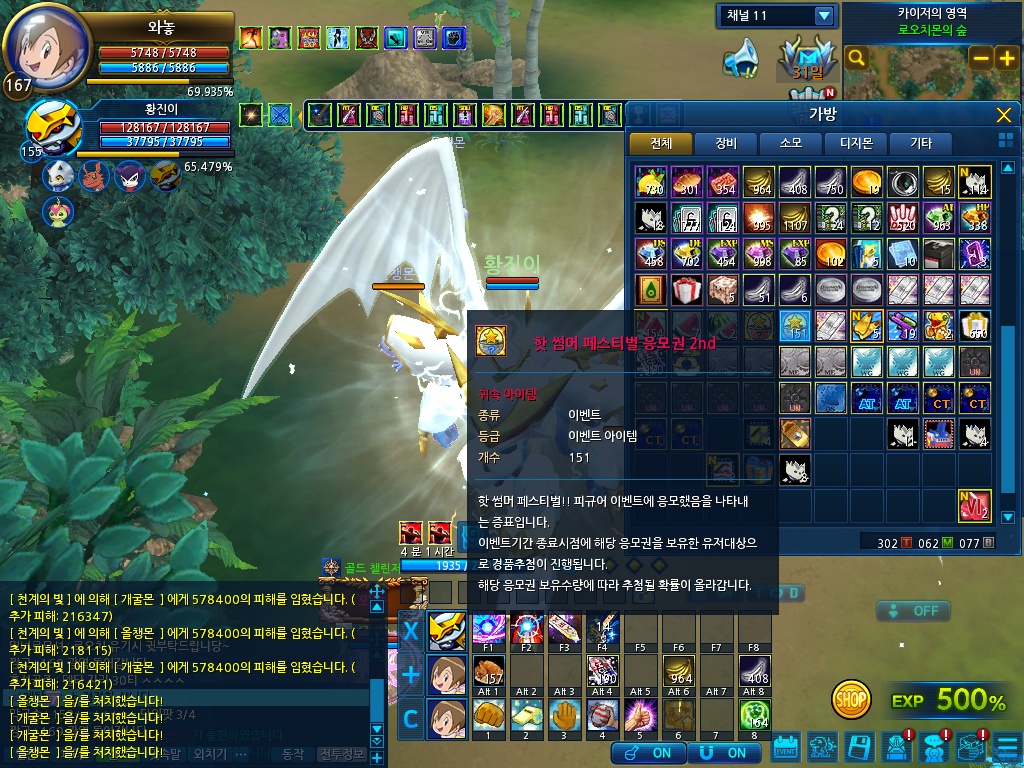The height and width of the screenshot is (768, 1024).
Task: Open the EVENT calendar icon
Action: coord(786,747)
